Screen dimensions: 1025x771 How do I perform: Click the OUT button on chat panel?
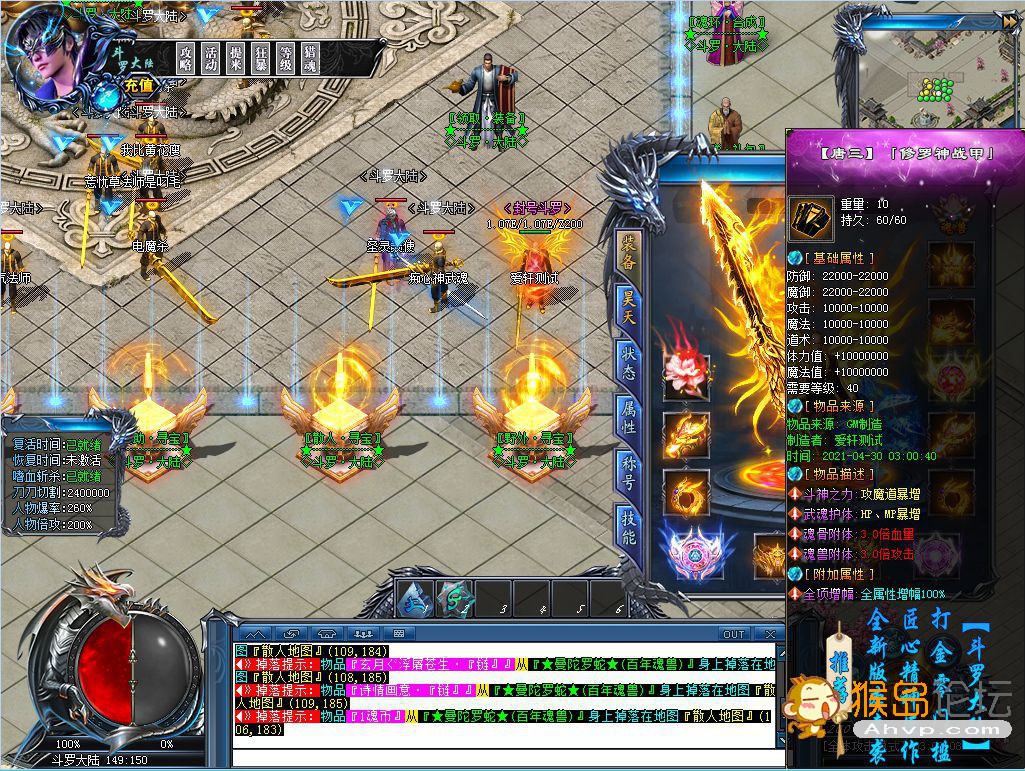point(734,634)
